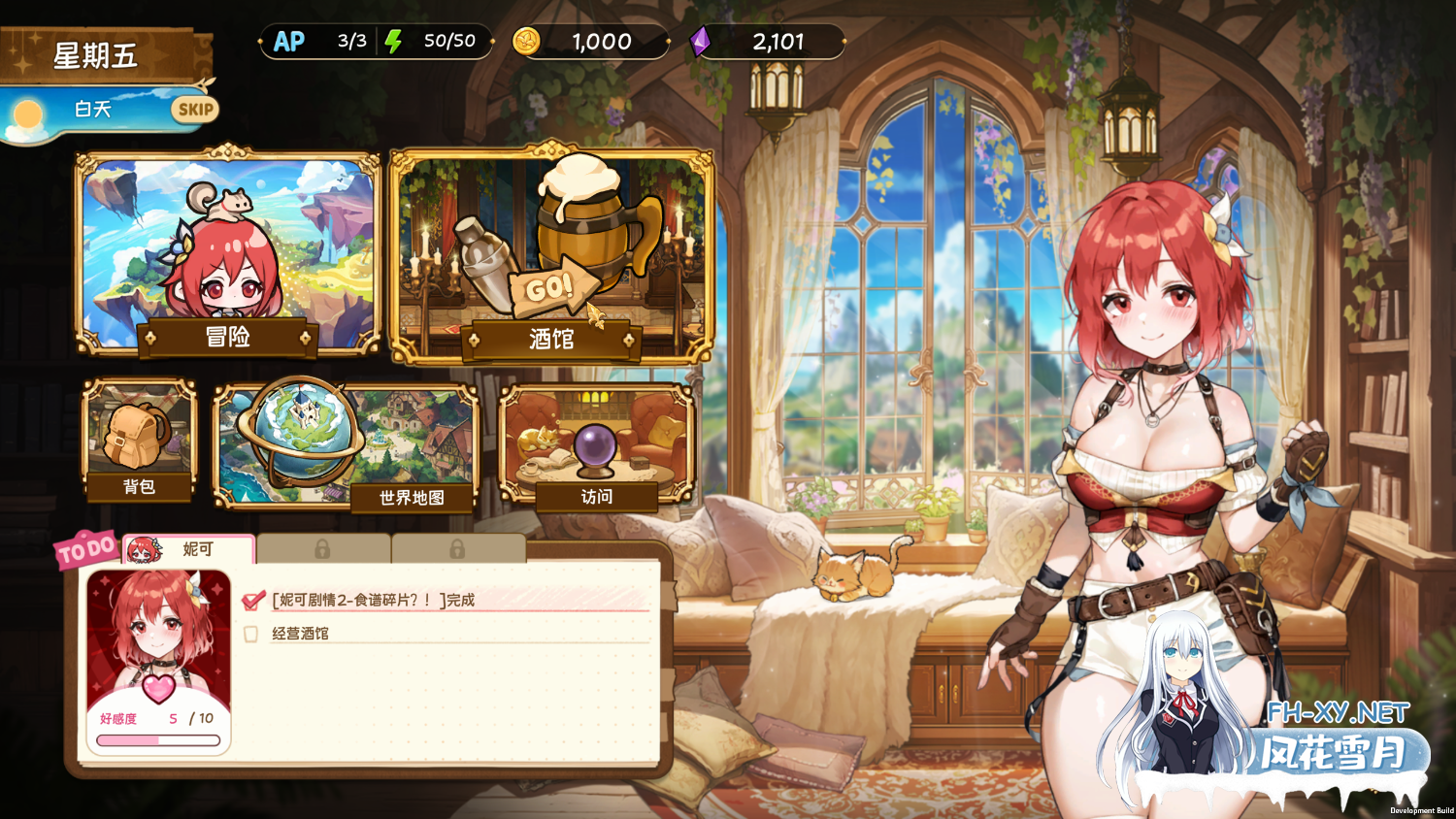
Task: Expand the second locked TODO tab
Action: [457, 549]
